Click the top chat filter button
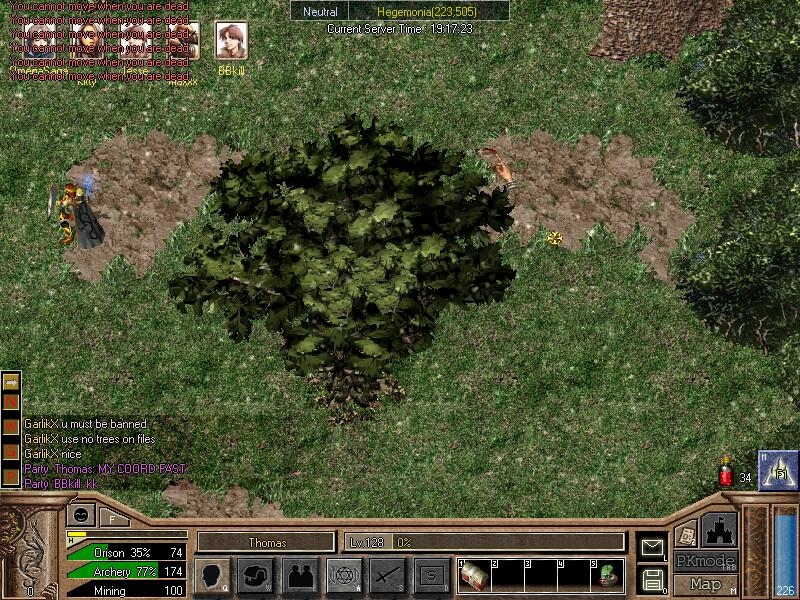 click(11, 382)
